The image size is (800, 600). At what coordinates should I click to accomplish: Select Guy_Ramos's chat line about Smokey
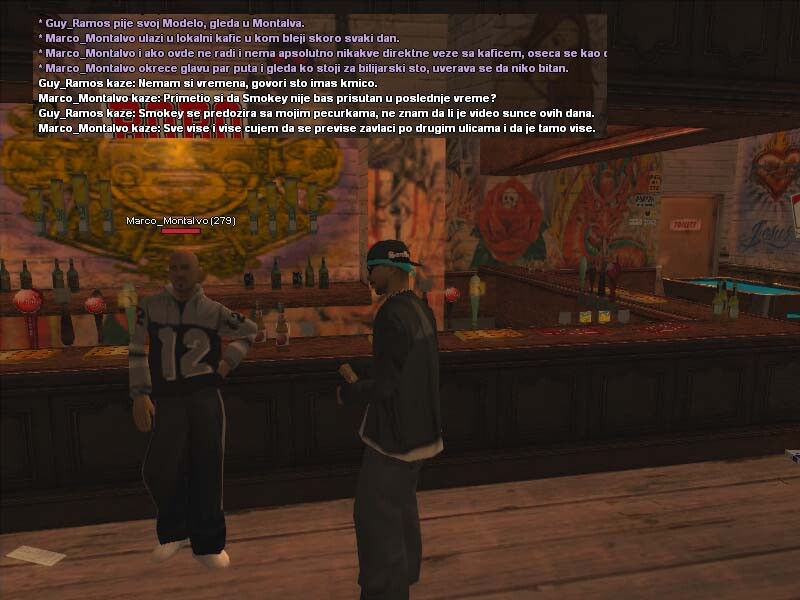pyautogui.click(x=316, y=114)
